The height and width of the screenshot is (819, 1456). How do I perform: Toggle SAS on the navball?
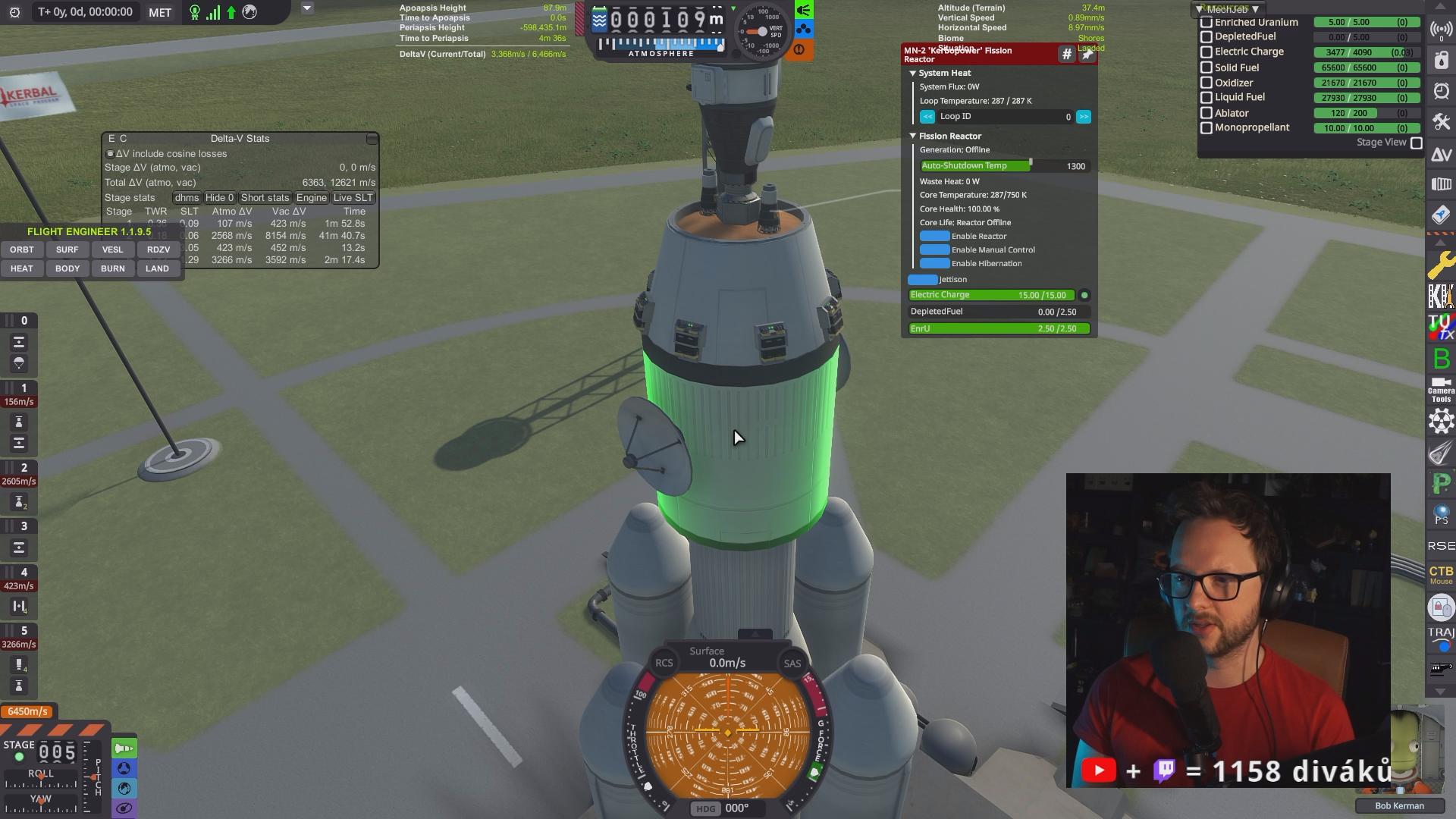coord(792,664)
